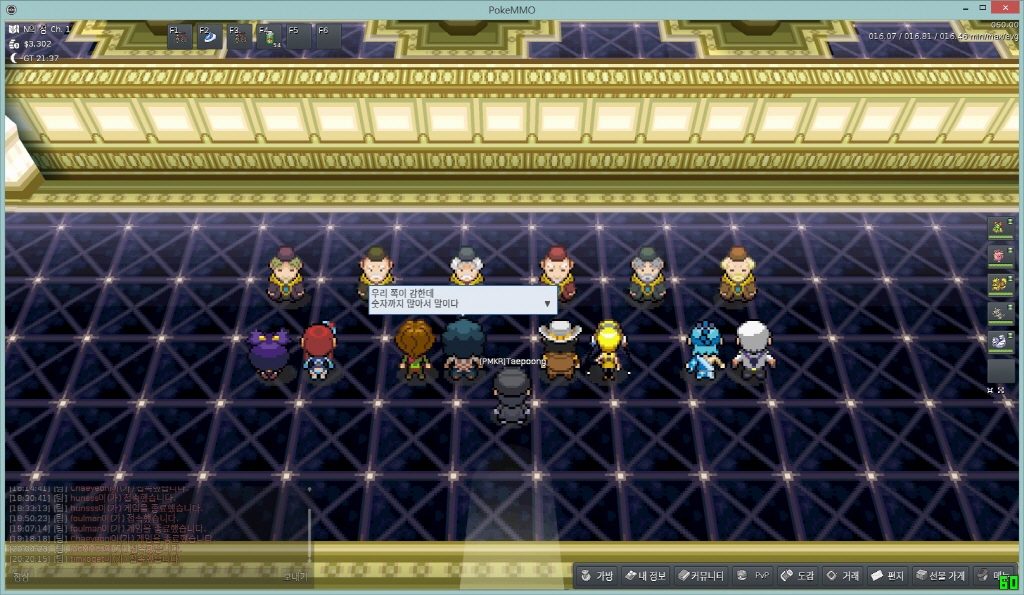Open the 도감 Pokédex
The width and height of the screenshot is (1024, 595).
click(x=798, y=576)
